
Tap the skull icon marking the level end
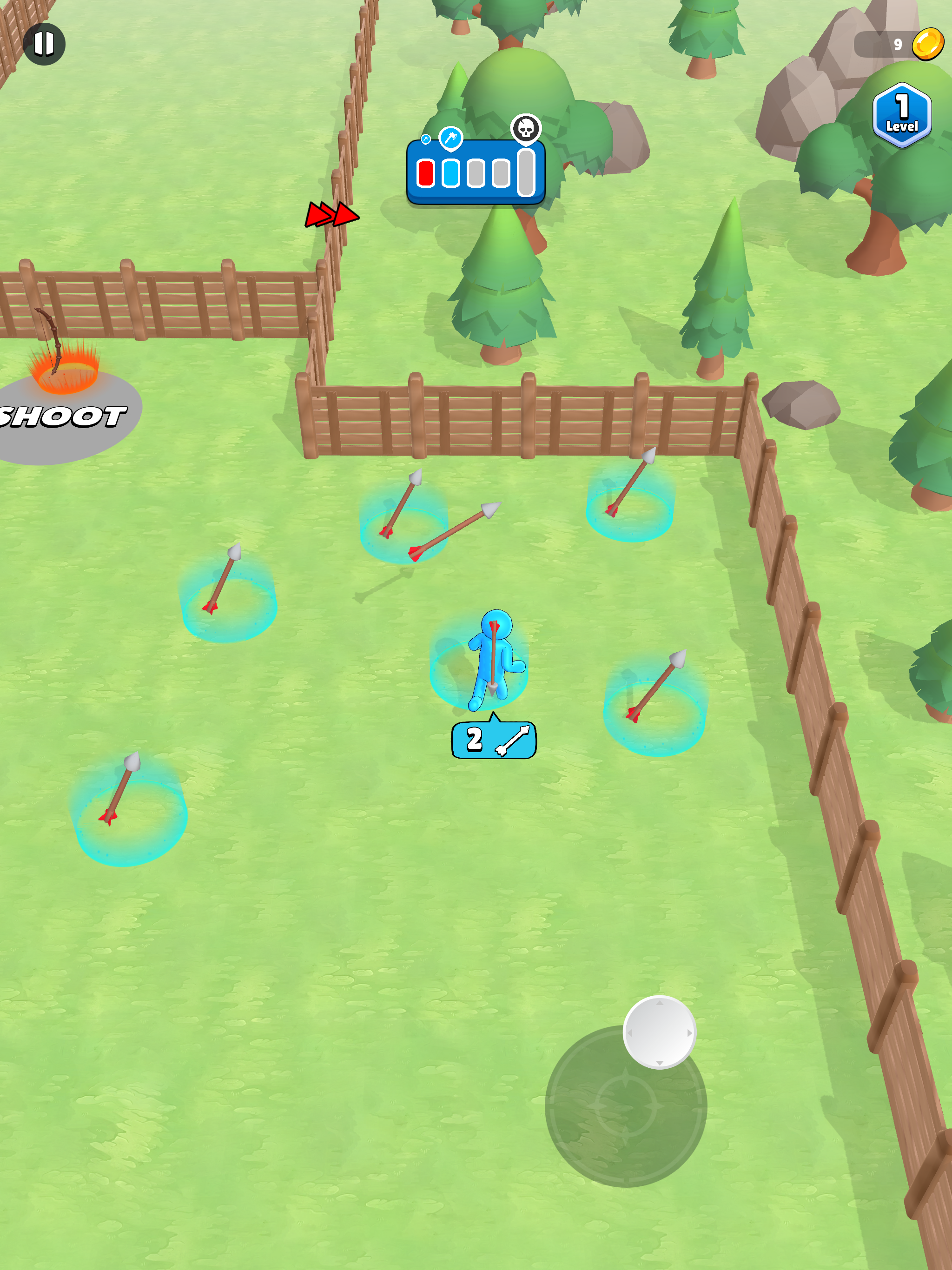[x=526, y=128]
